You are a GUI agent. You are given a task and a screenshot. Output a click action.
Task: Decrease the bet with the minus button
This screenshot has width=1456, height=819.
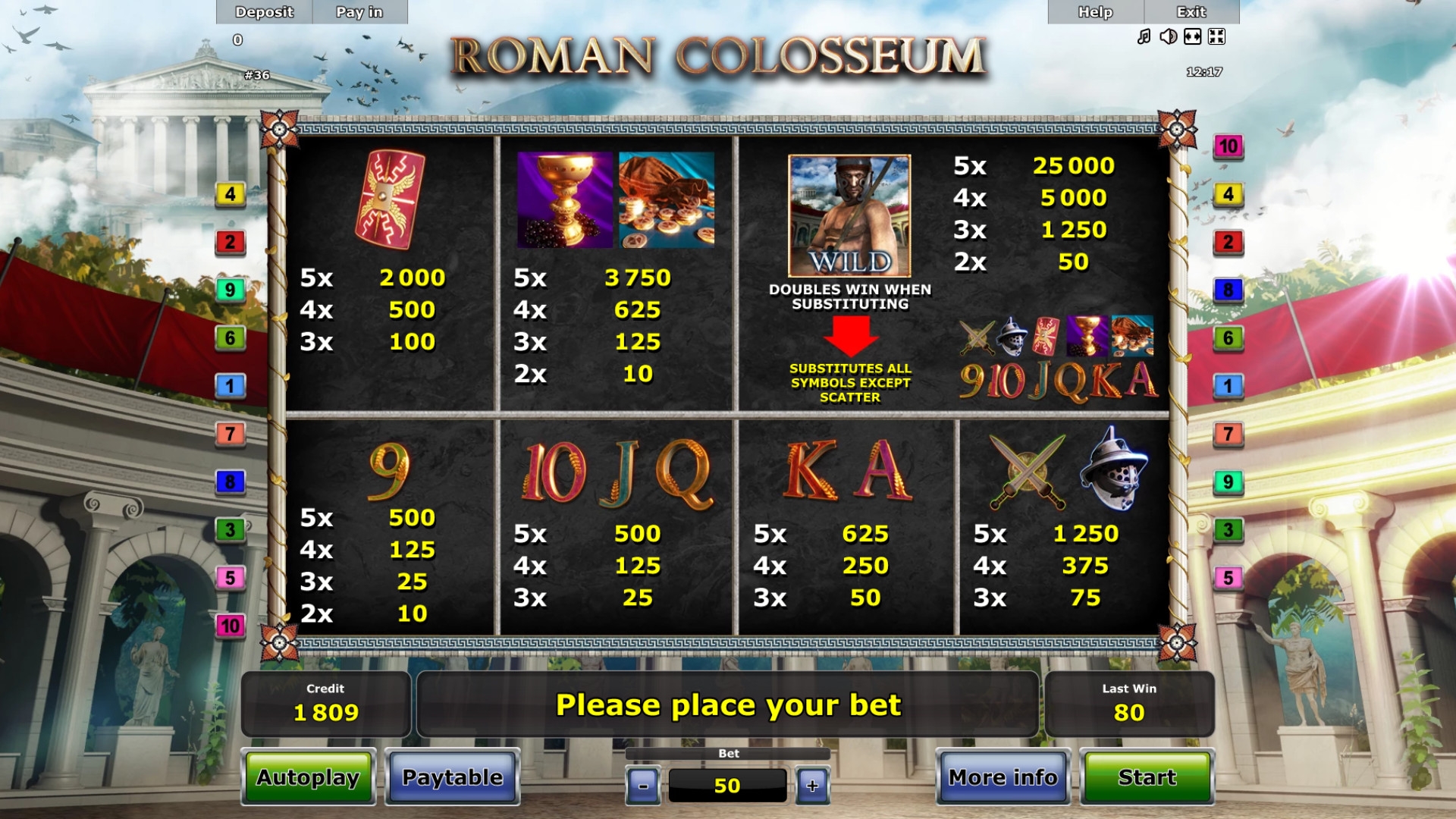(643, 786)
